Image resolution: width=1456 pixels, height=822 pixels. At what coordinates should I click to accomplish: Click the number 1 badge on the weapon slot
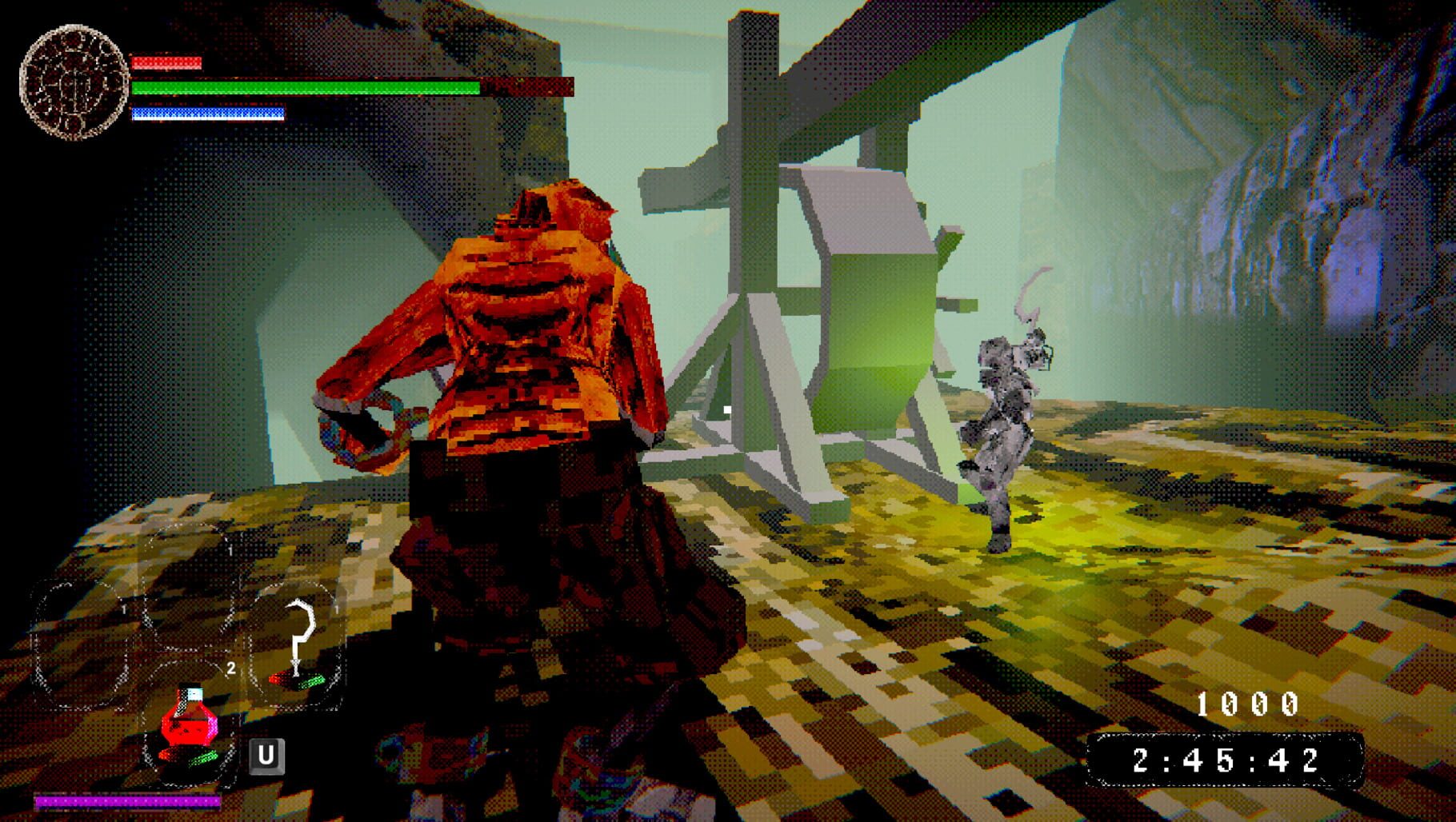336,610
